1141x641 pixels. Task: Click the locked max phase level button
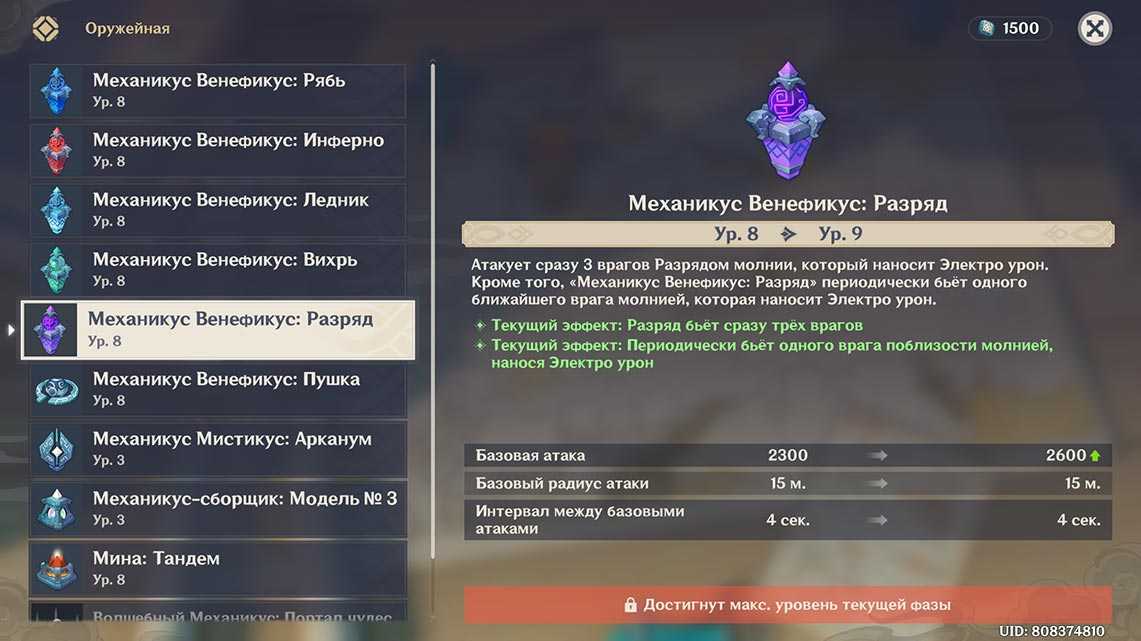(787, 605)
